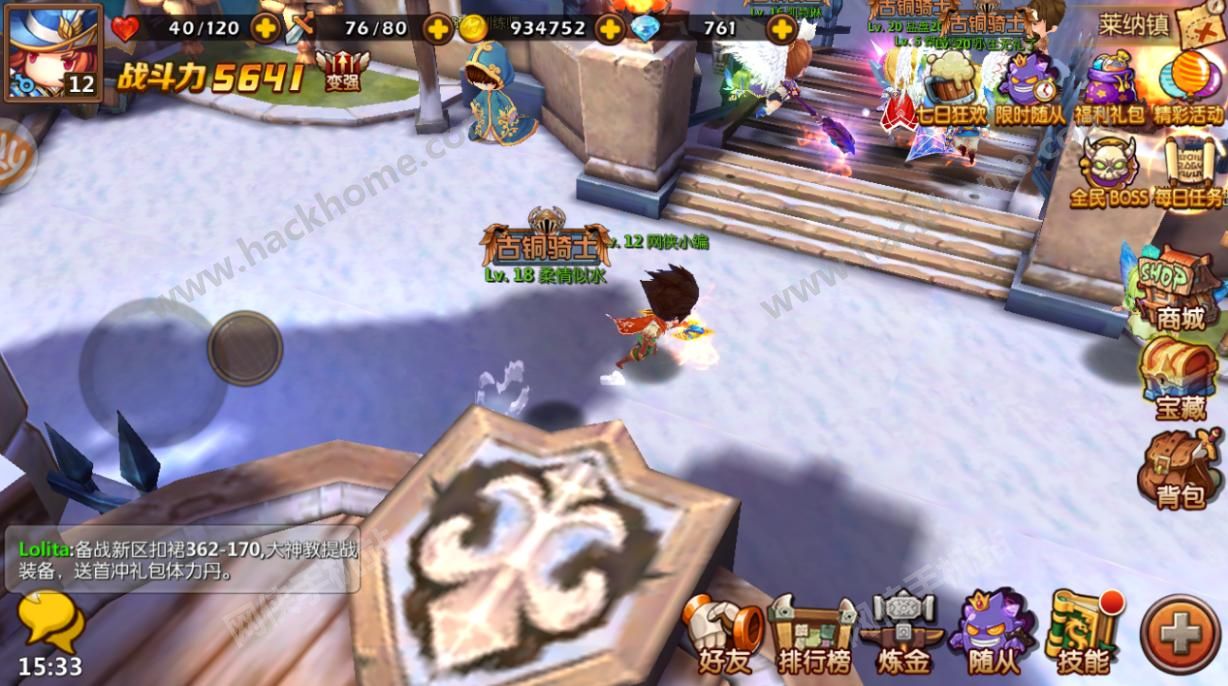Buy more gold coins via plus button

(x=609, y=28)
